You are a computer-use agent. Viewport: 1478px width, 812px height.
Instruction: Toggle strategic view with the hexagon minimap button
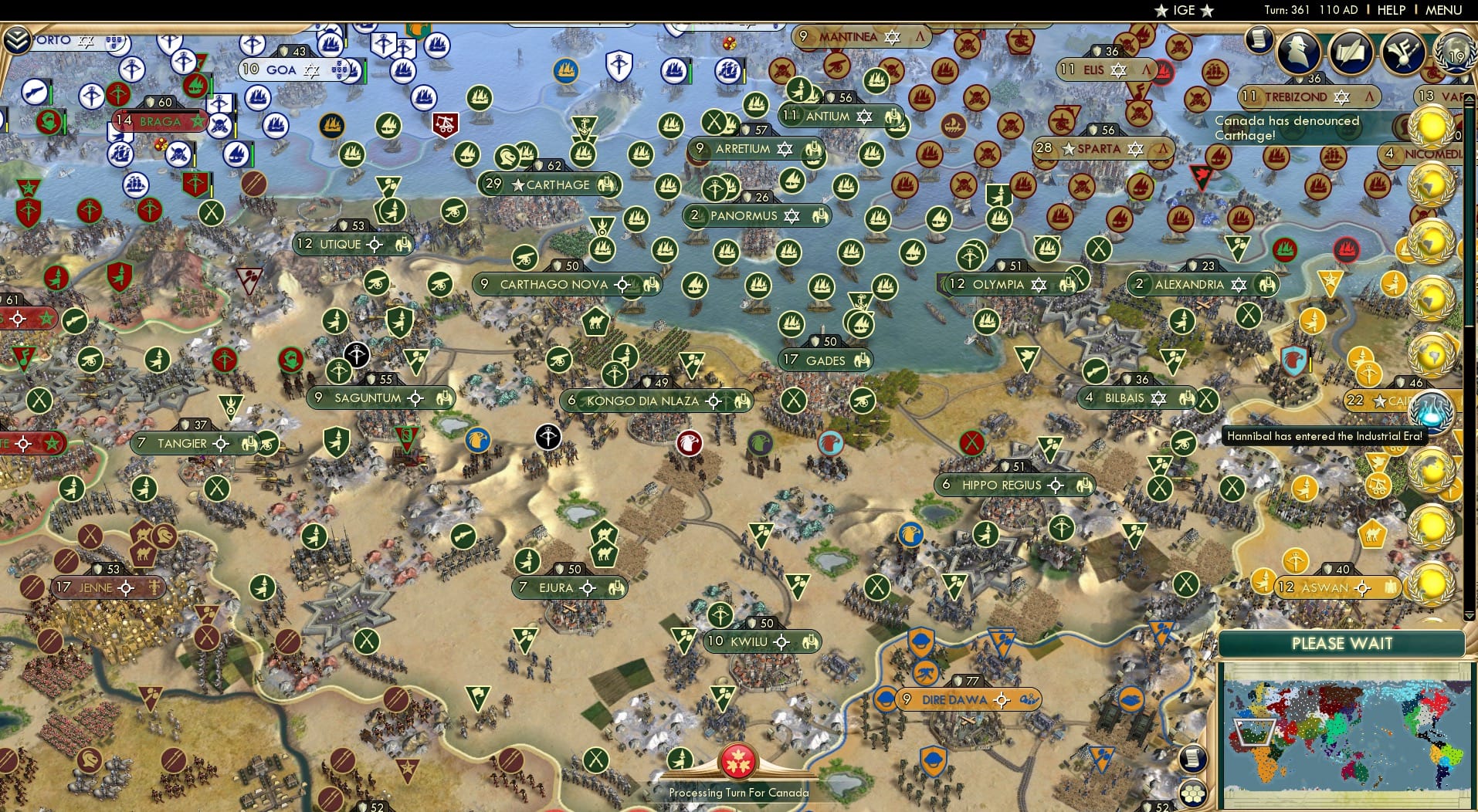click(x=1193, y=793)
